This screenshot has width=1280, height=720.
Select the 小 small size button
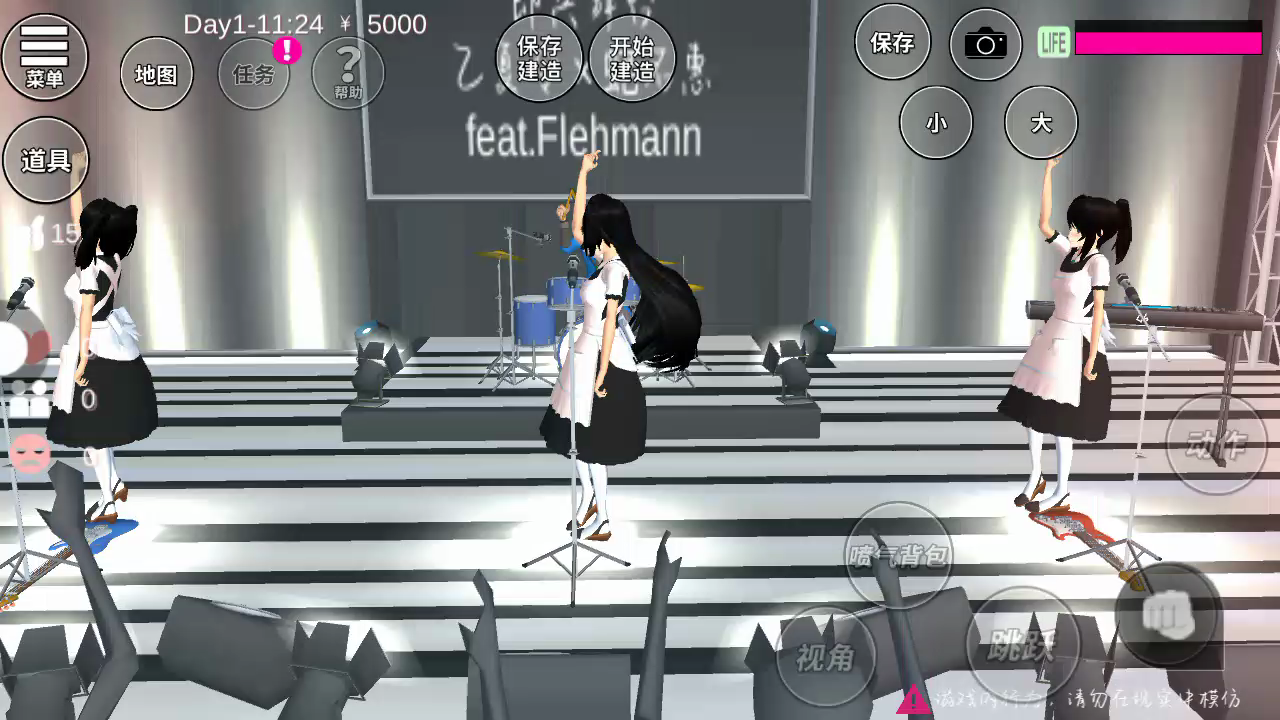pyautogui.click(x=936, y=122)
